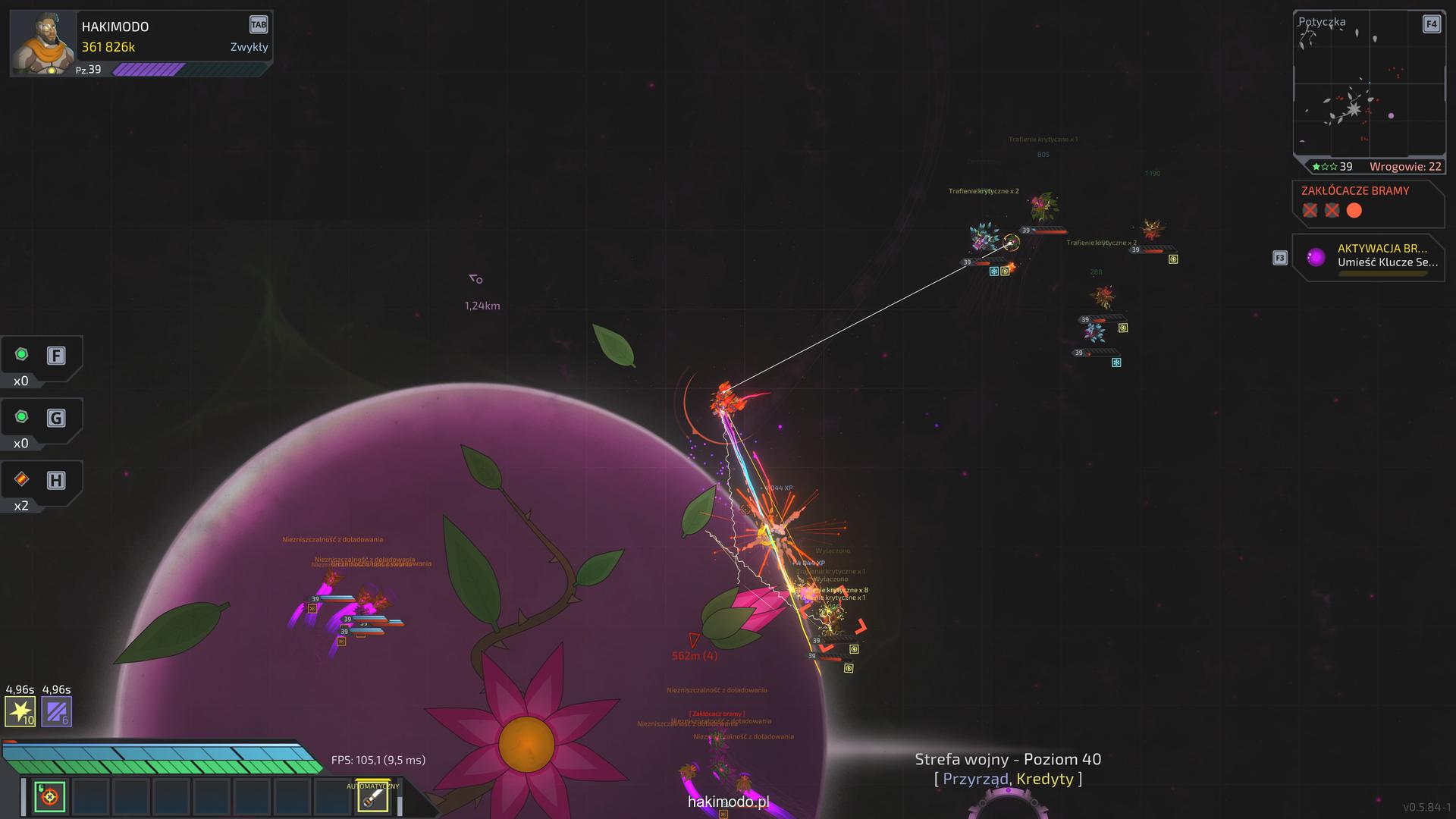This screenshot has width=1456, height=819.
Task: Activate the yellow star buff icon
Action: coord(20,711)
